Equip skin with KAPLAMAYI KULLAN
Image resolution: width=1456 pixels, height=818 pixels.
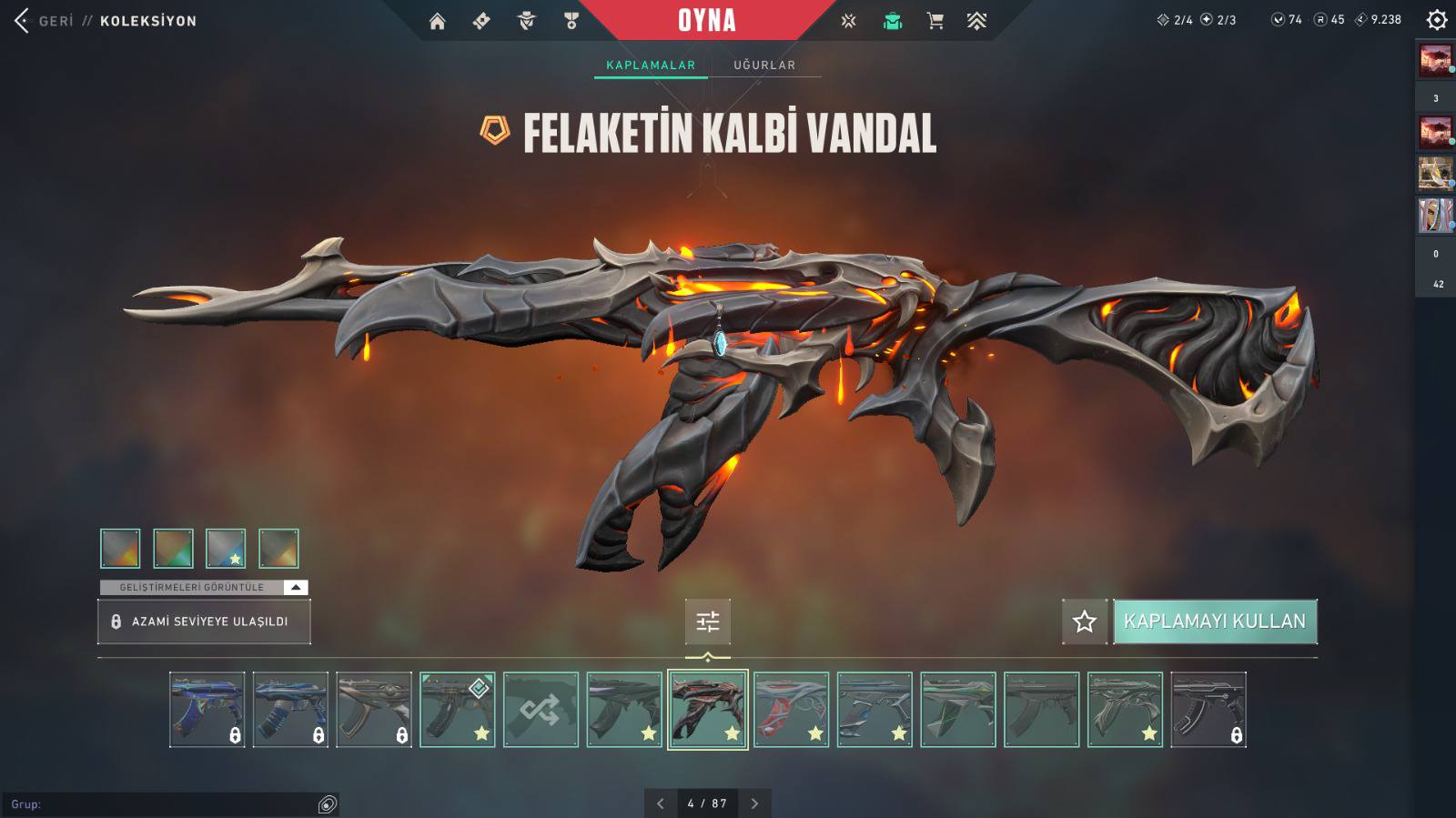click(1215, 621)
